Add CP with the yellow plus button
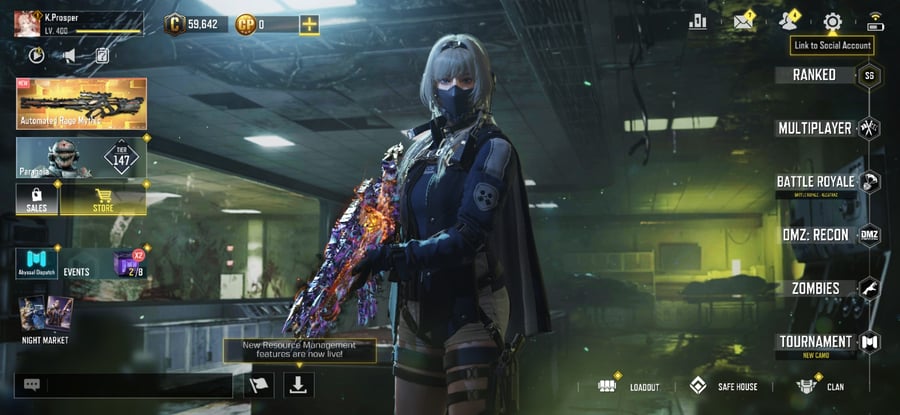This screenshot has height=415, width=900. (x=309, y=24)
